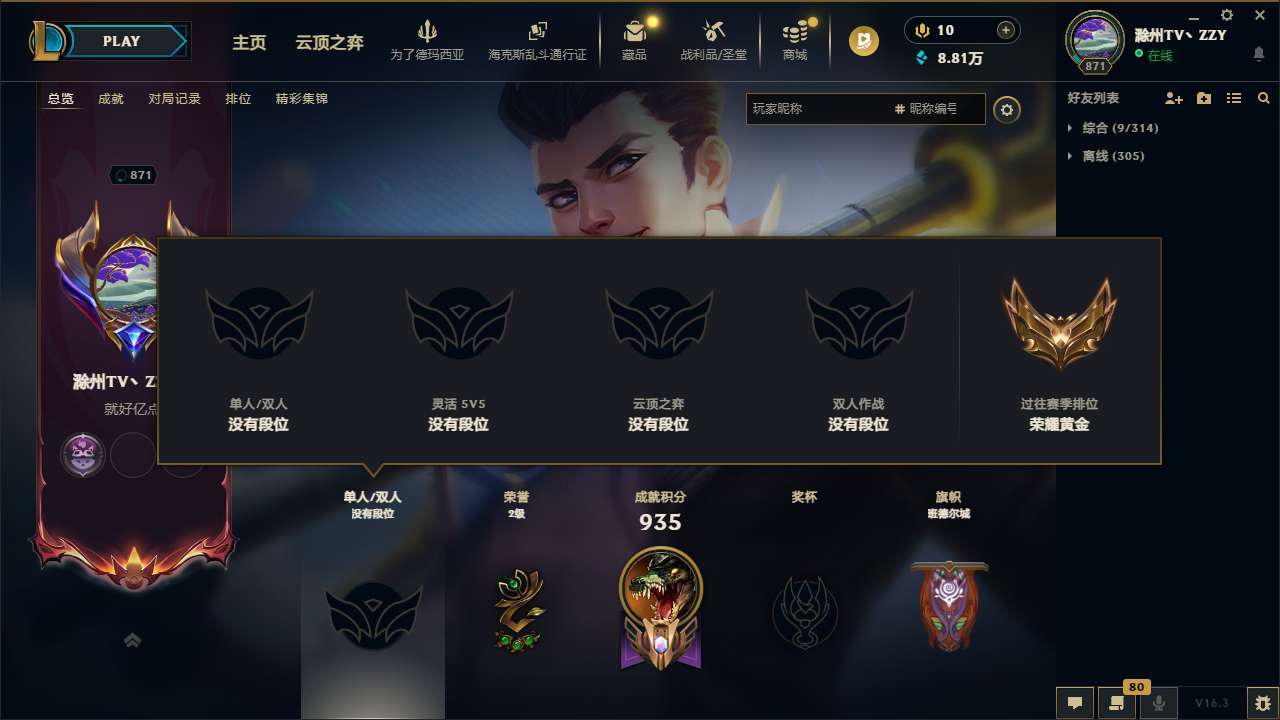Image resolution: width=1280 pixels, height=720 pixels.
Task: Click the chat bubble icon bottom right
Action: 1075,704
